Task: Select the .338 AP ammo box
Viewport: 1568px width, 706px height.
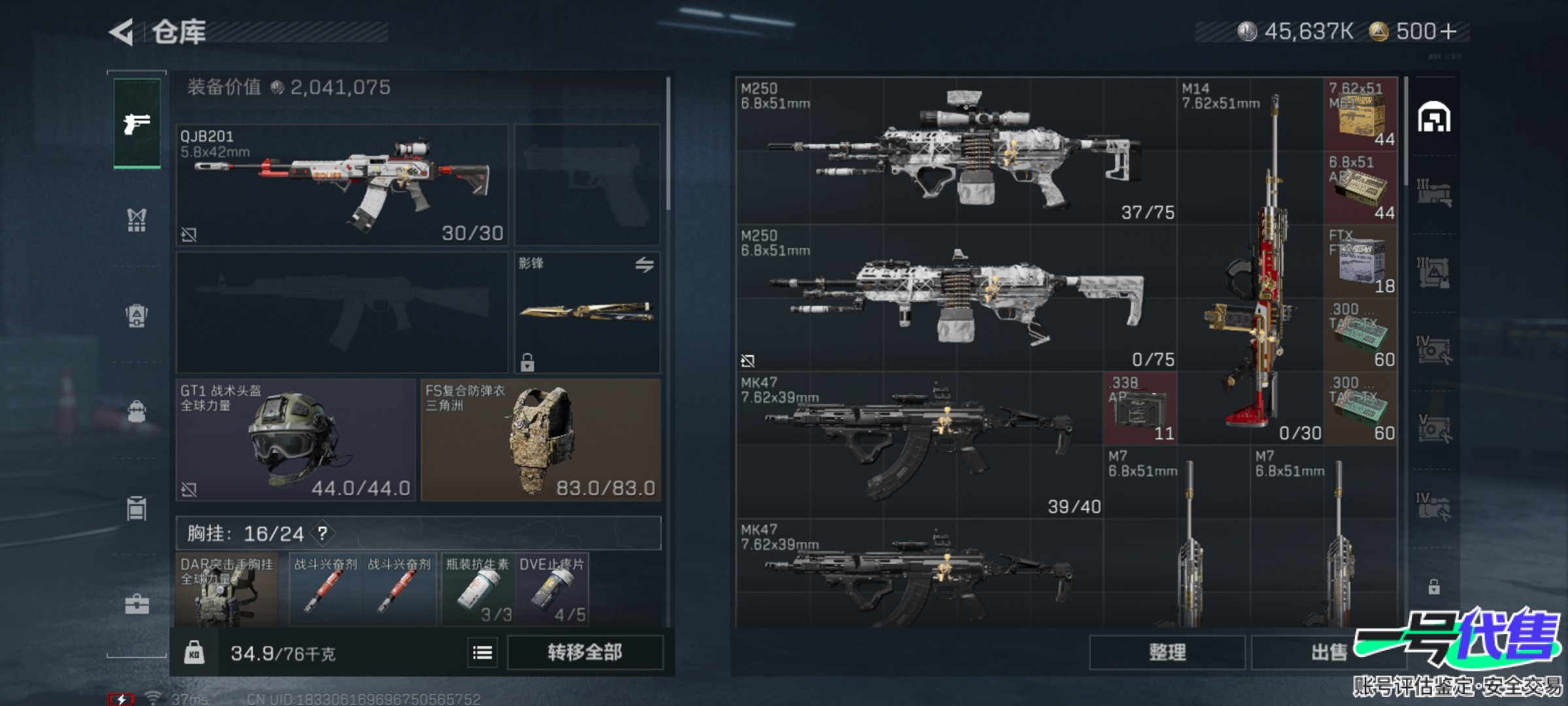Action: [1140, 409]
